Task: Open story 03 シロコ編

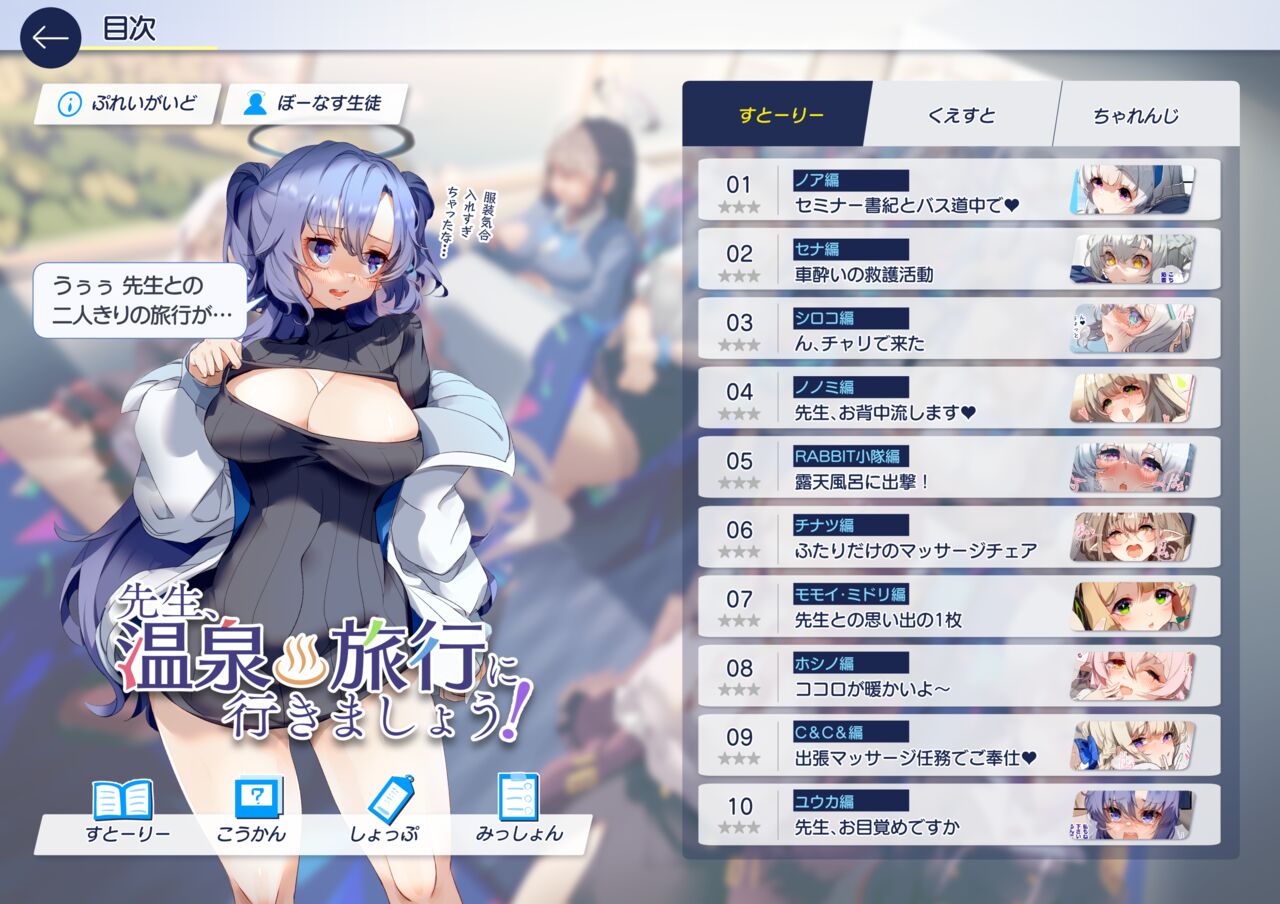Action: pos(958,331)
